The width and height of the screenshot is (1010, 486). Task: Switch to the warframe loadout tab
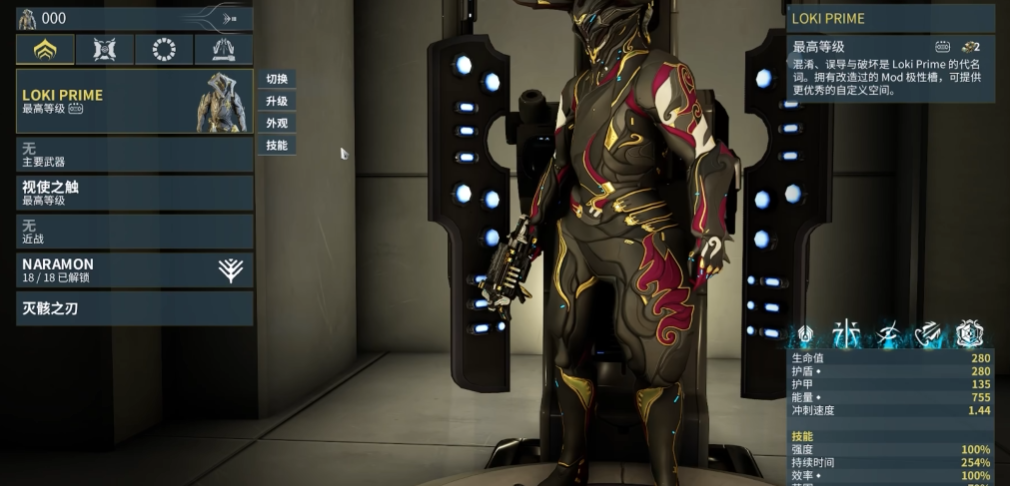(x=45, y=49)
